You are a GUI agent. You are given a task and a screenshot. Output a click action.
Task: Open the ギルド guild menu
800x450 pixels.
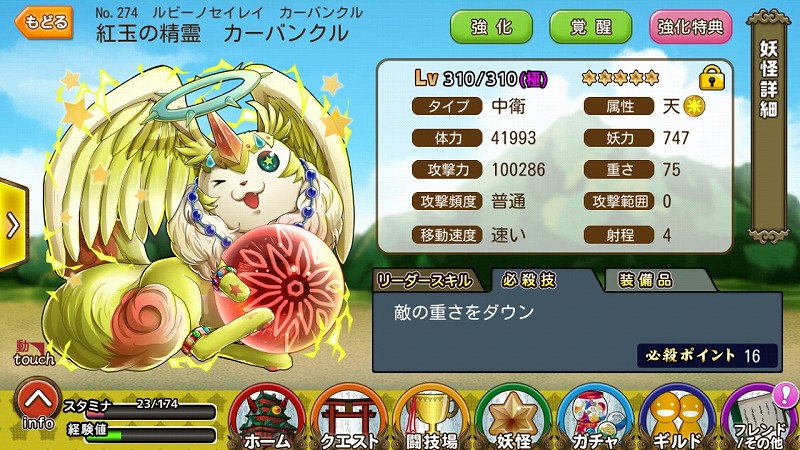(x=678, y=413)
